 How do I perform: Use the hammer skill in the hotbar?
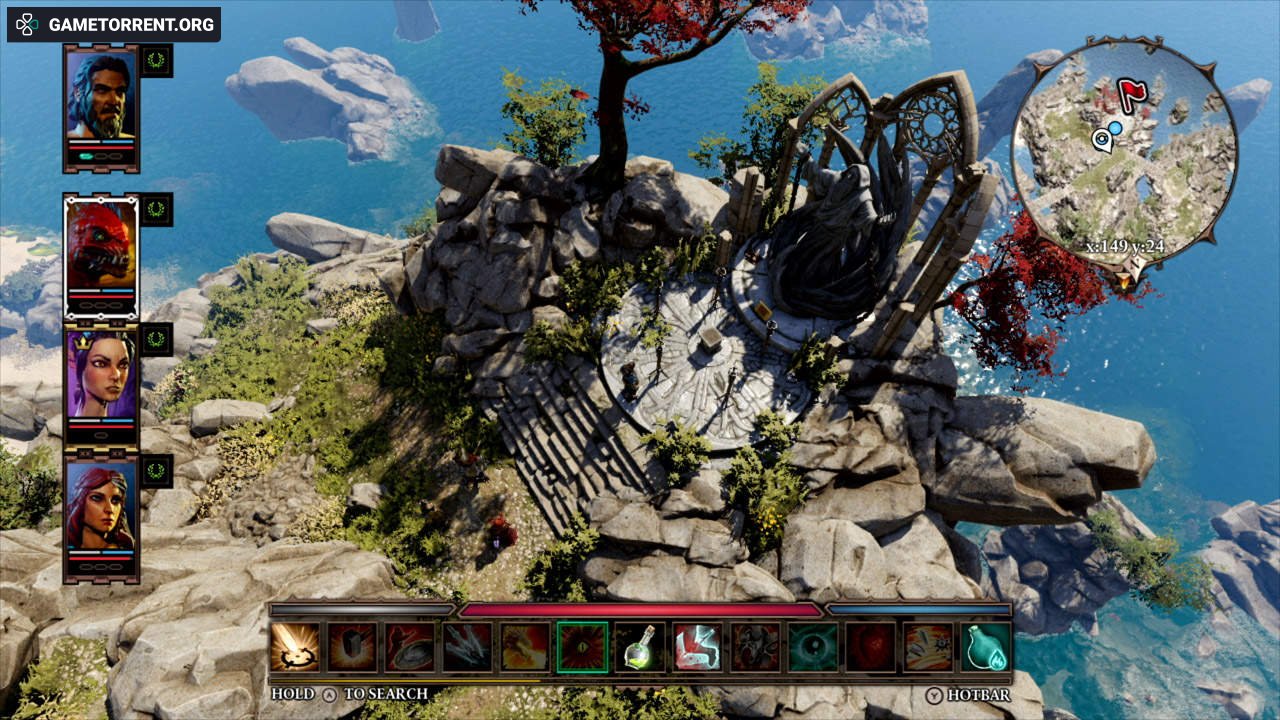coord(353,647)
